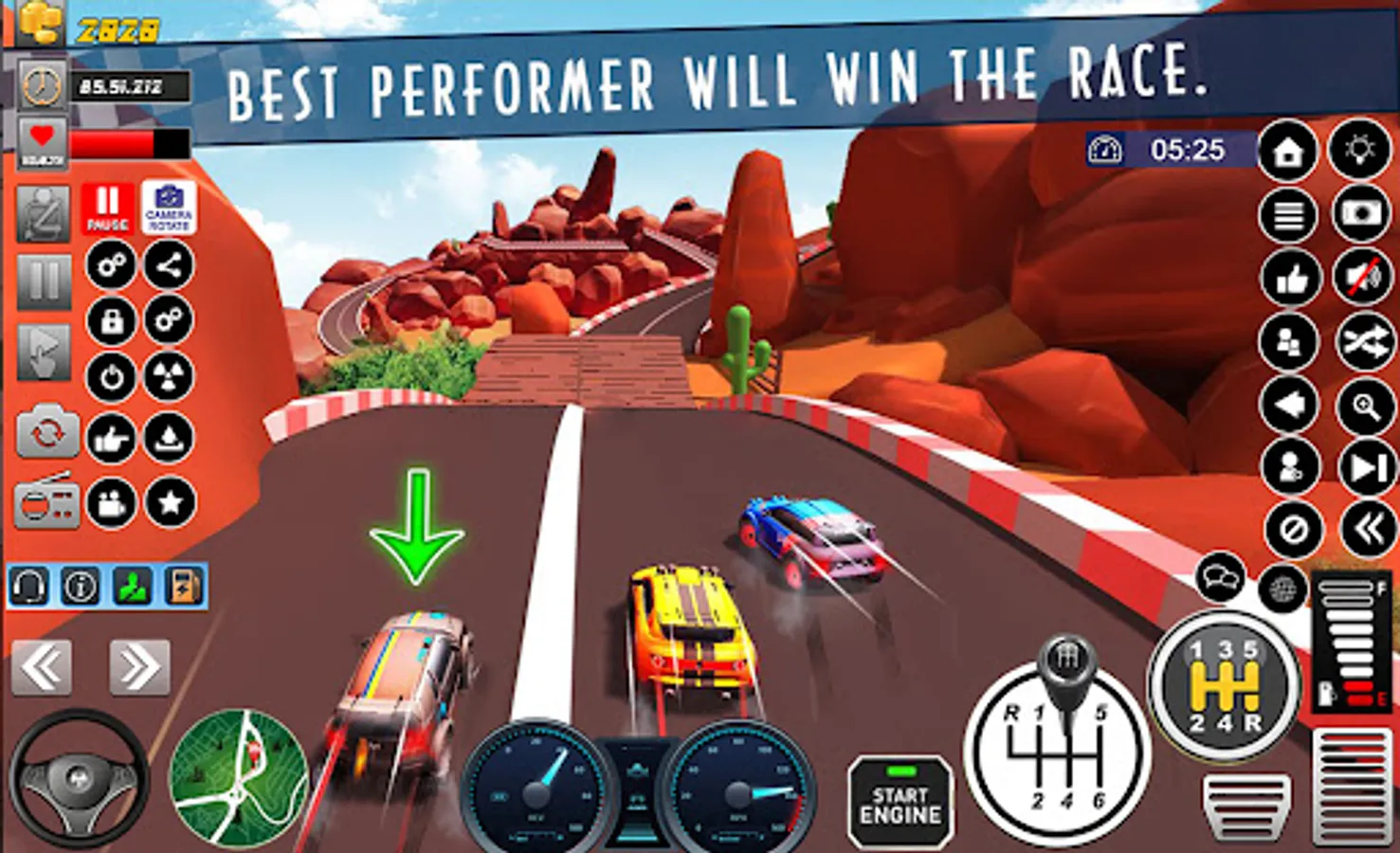Open the circular minimap
The width and height of the screenshot is (1400, 853).
[x=239, y=777]
